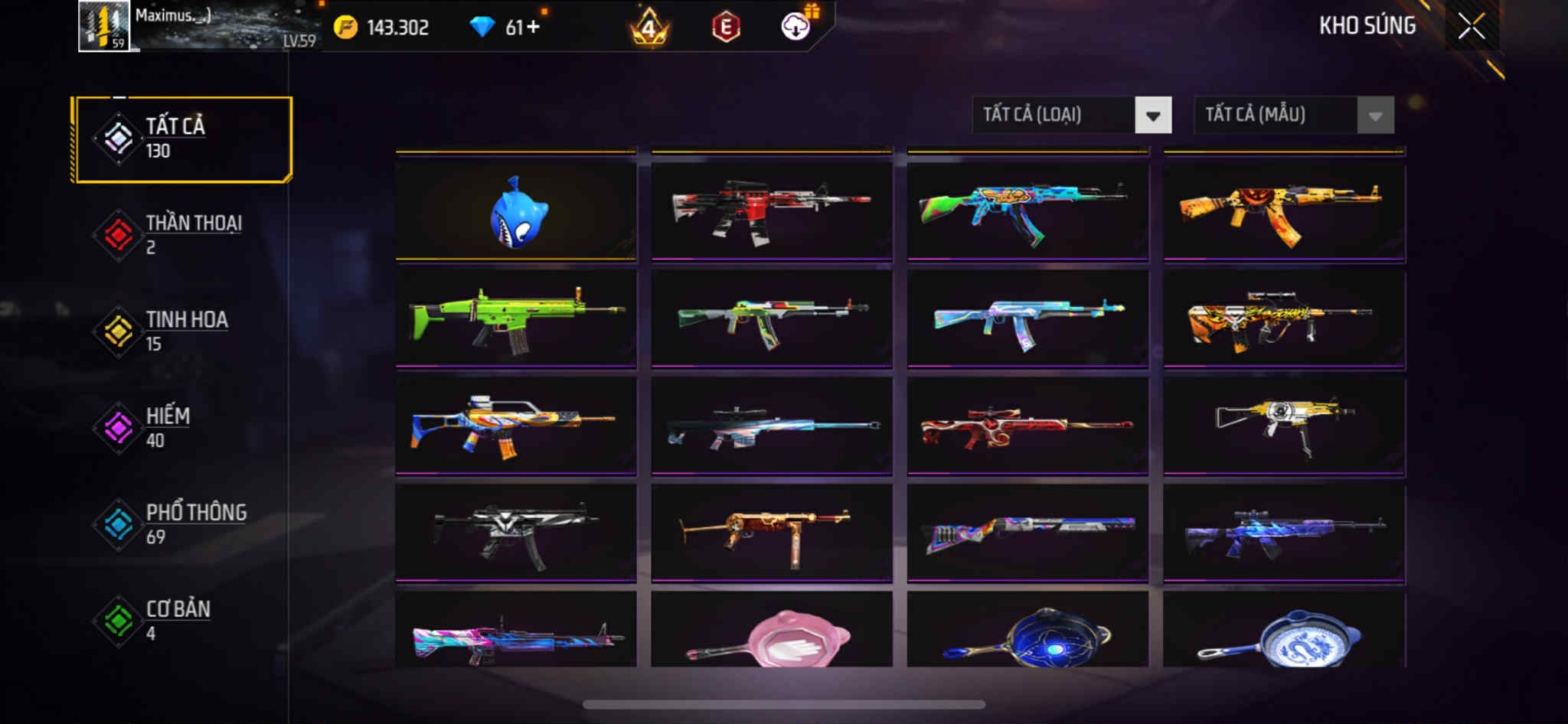Open the Tất Cả (Loại) dropdown

[1071, 116]
